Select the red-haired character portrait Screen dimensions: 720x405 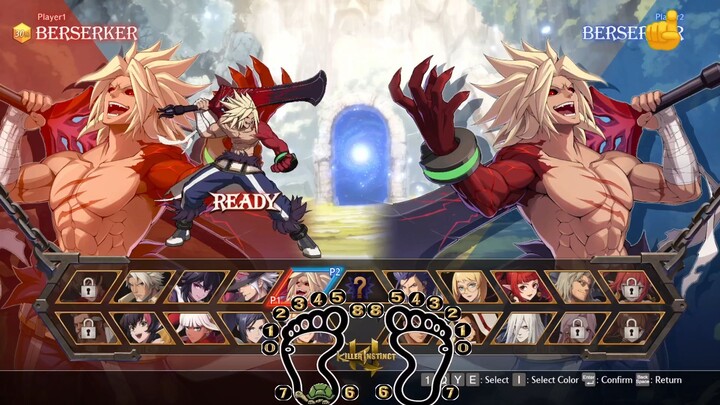click(520, 288)
